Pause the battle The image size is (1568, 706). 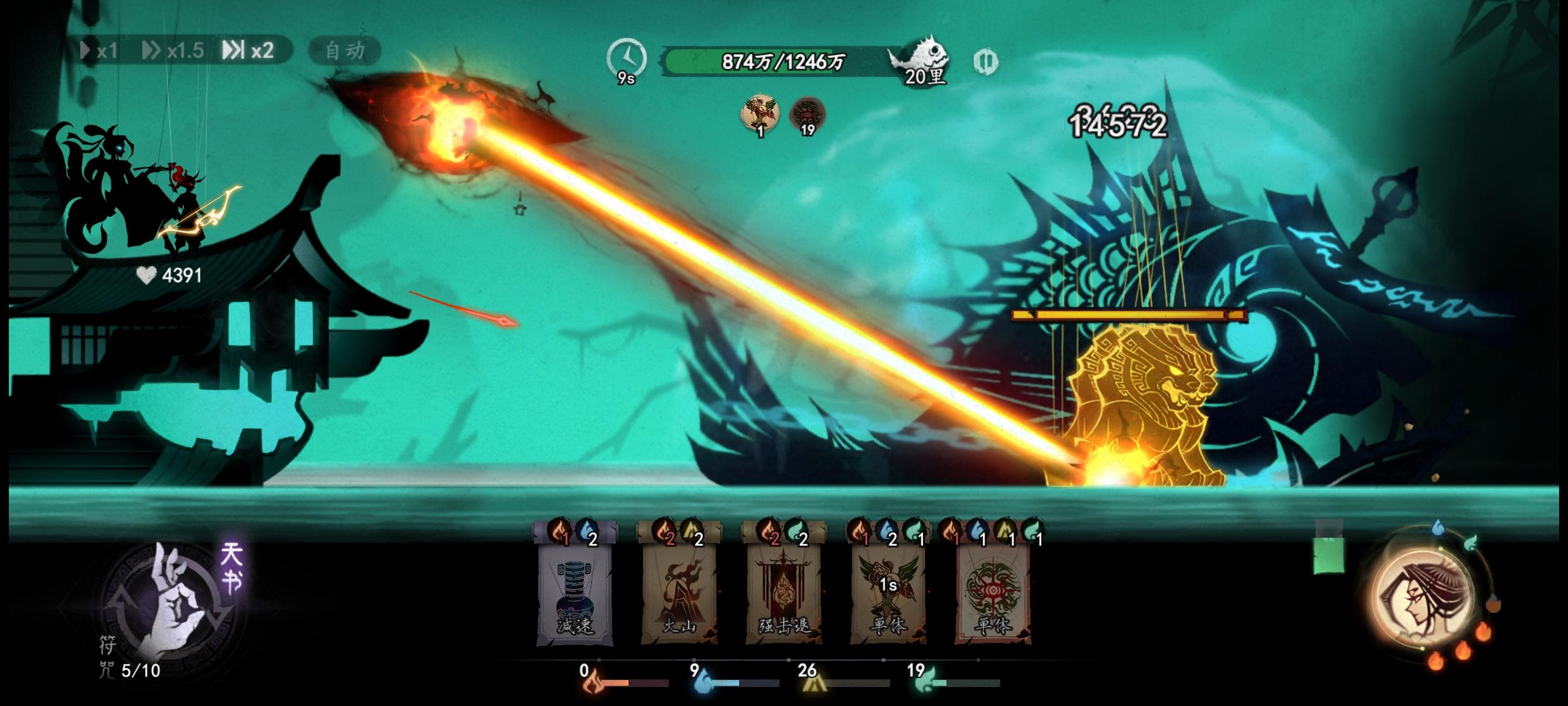coord(985,61)
